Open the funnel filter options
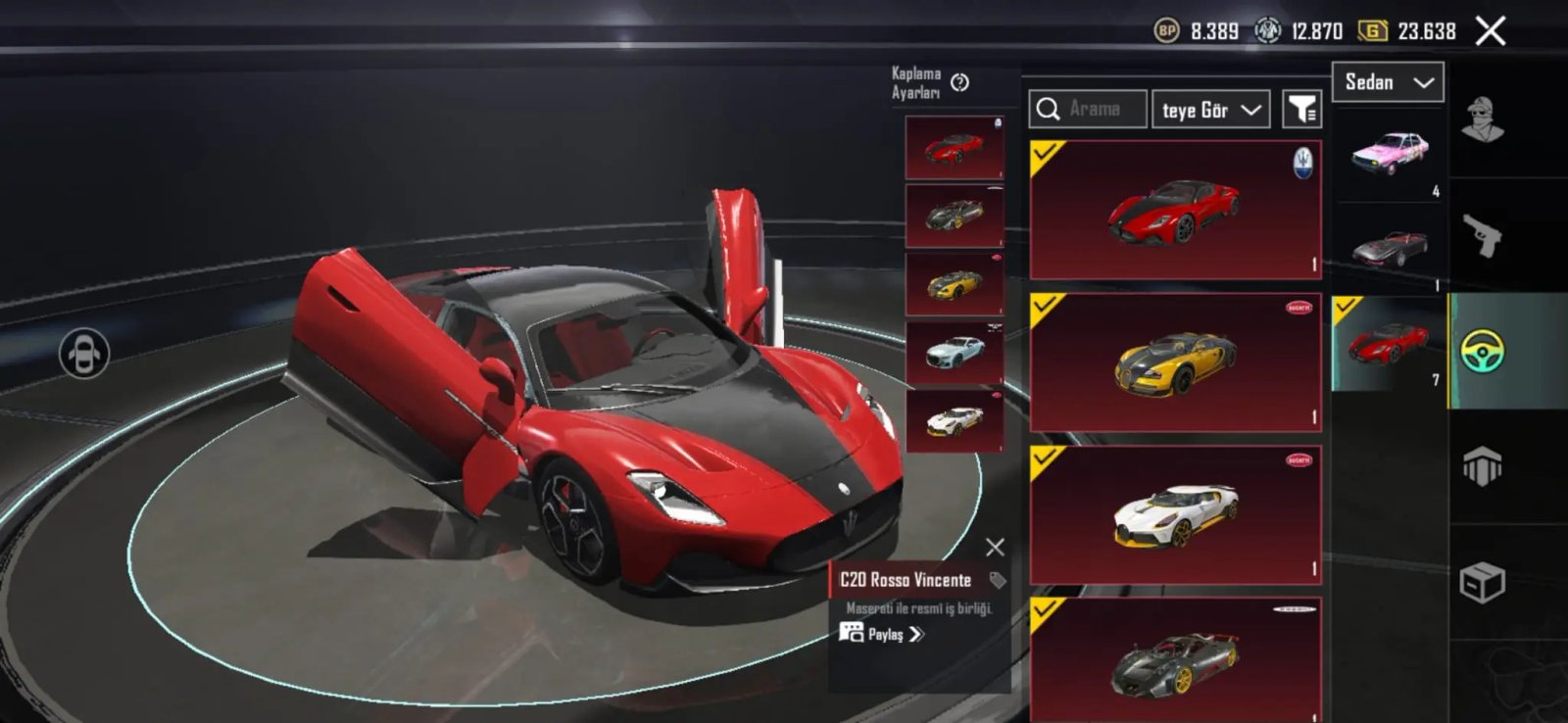This screenshot has height=723, width=1568. click(x=1302, y=110)
